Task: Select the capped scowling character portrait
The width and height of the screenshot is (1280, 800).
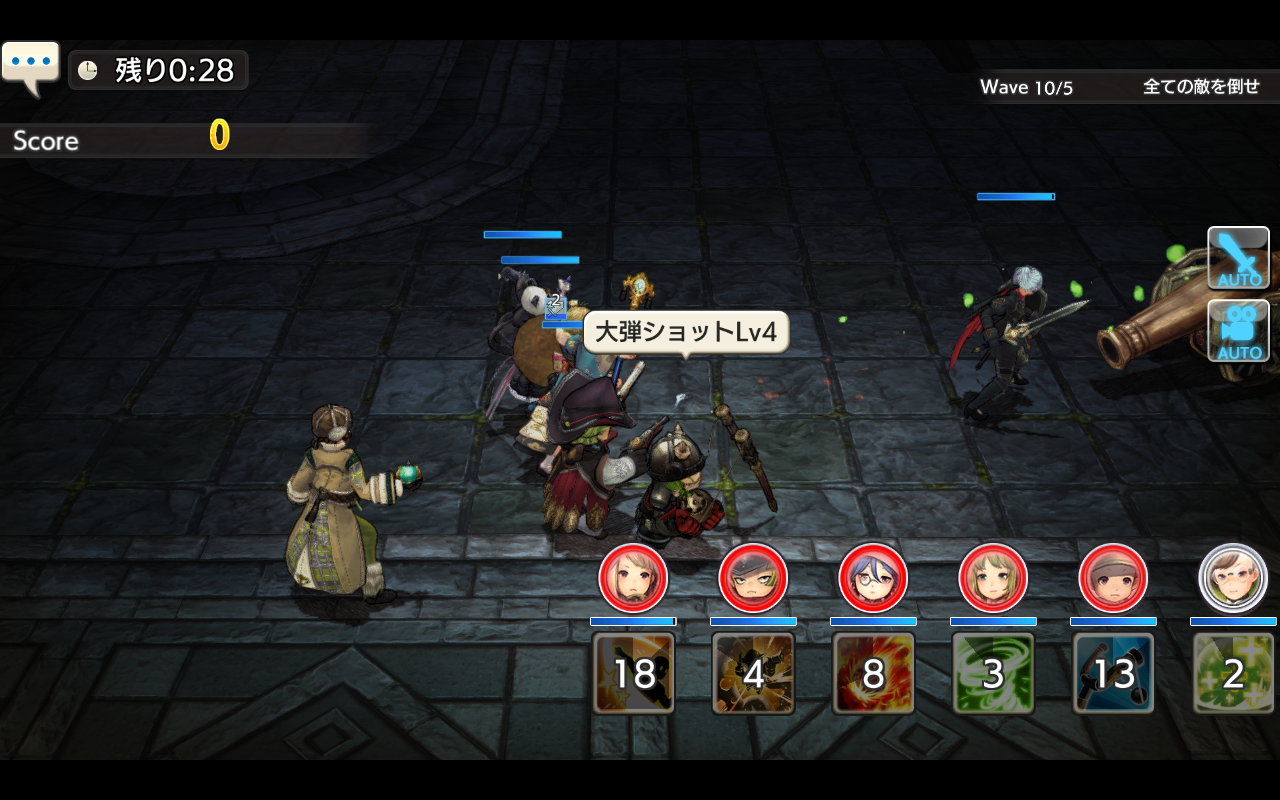Action: click(753, 578)
